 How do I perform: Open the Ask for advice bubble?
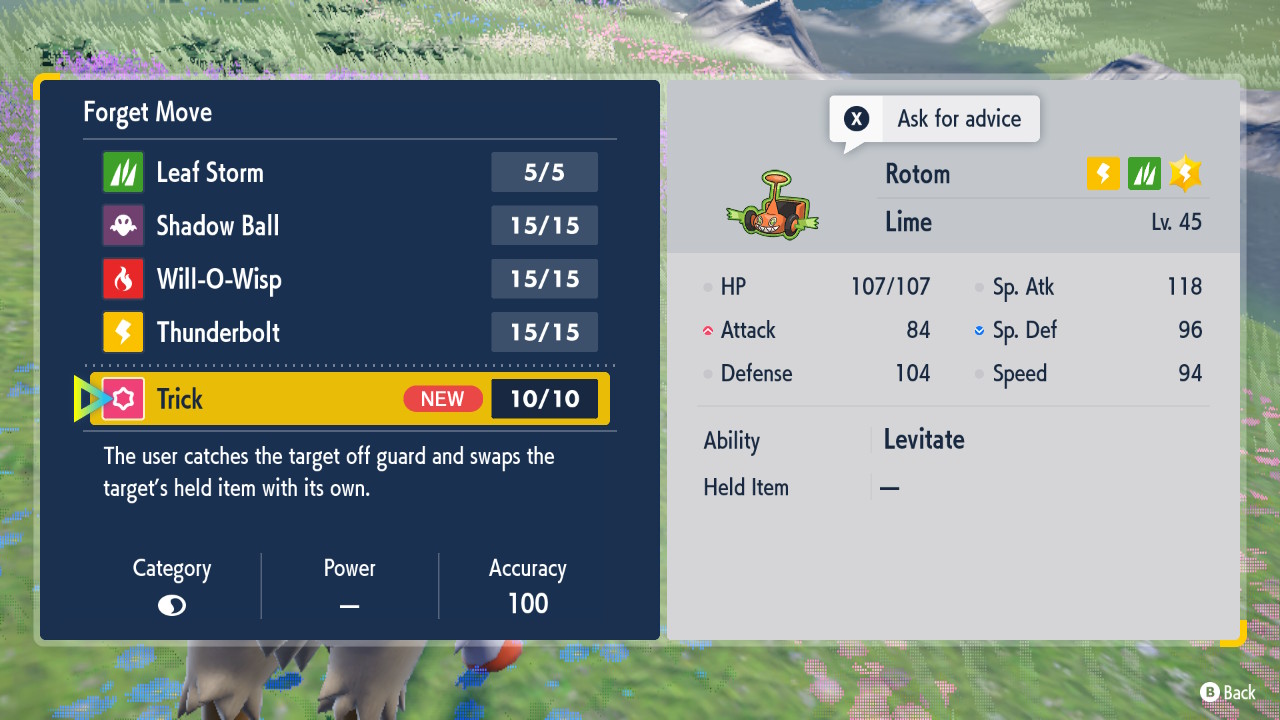[x=934, y=119]
